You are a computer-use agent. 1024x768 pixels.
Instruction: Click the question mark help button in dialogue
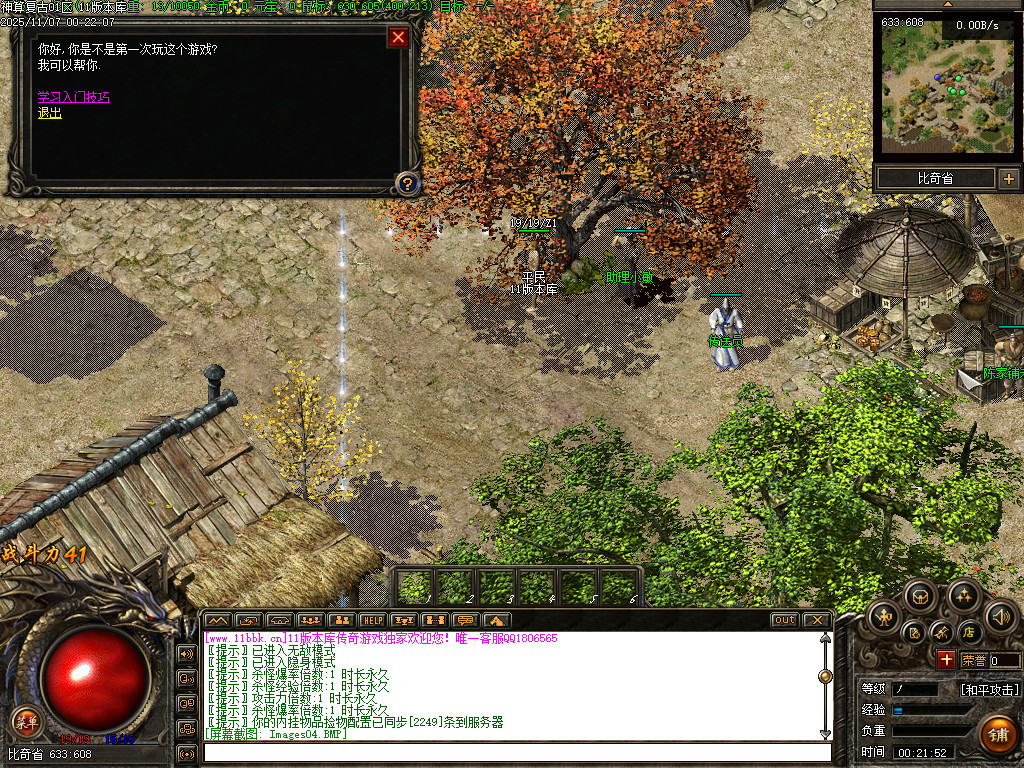coord(406,183)
